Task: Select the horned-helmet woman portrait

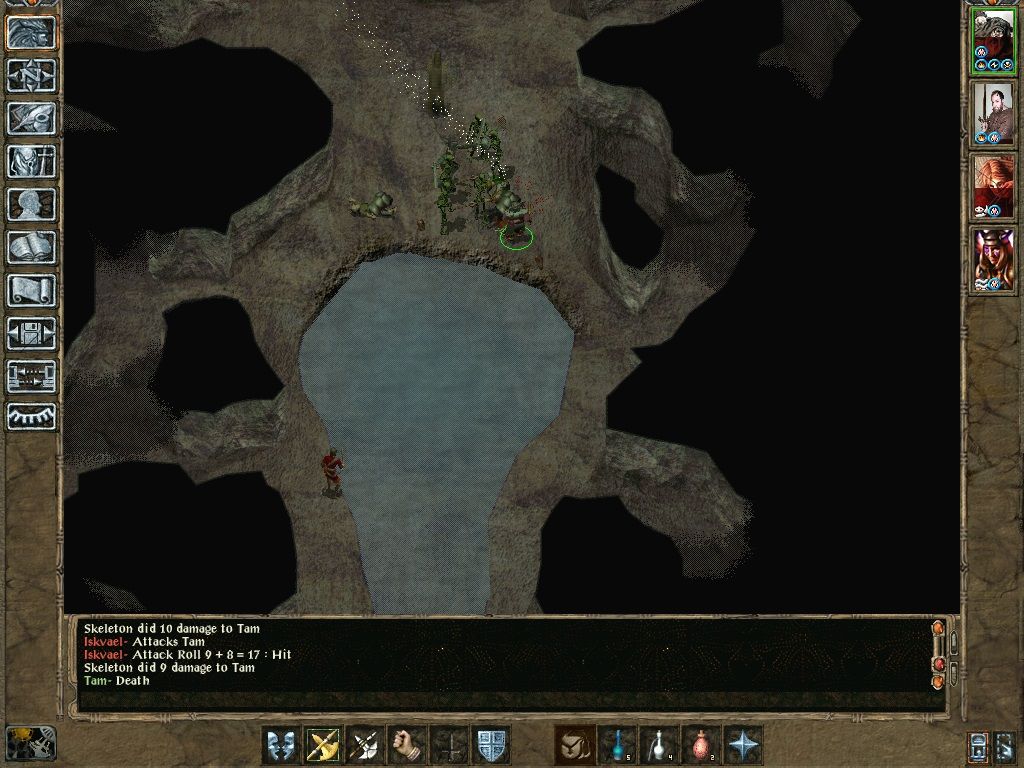Action: (993, 260)
